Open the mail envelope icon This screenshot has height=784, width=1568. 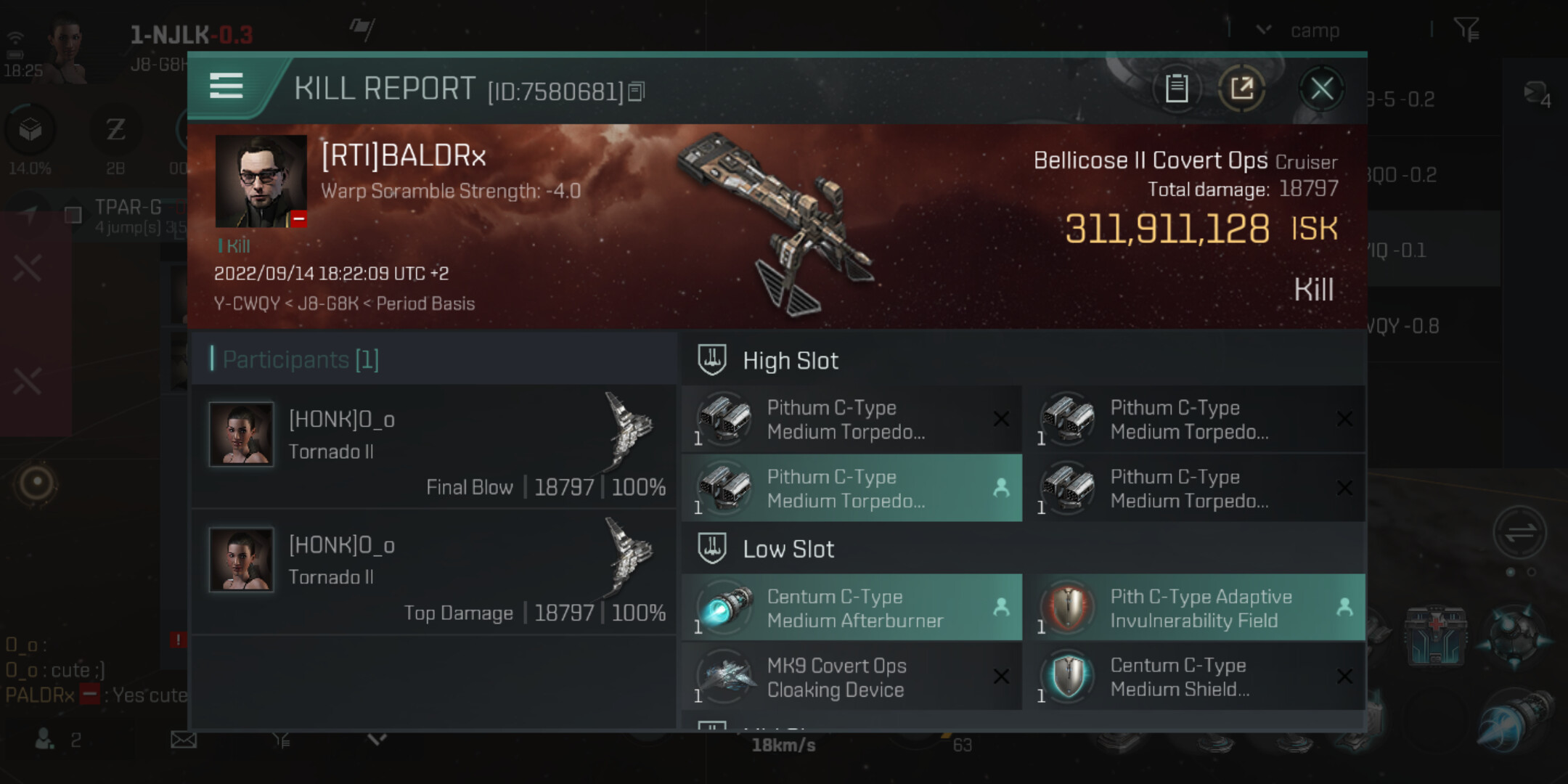184,740
